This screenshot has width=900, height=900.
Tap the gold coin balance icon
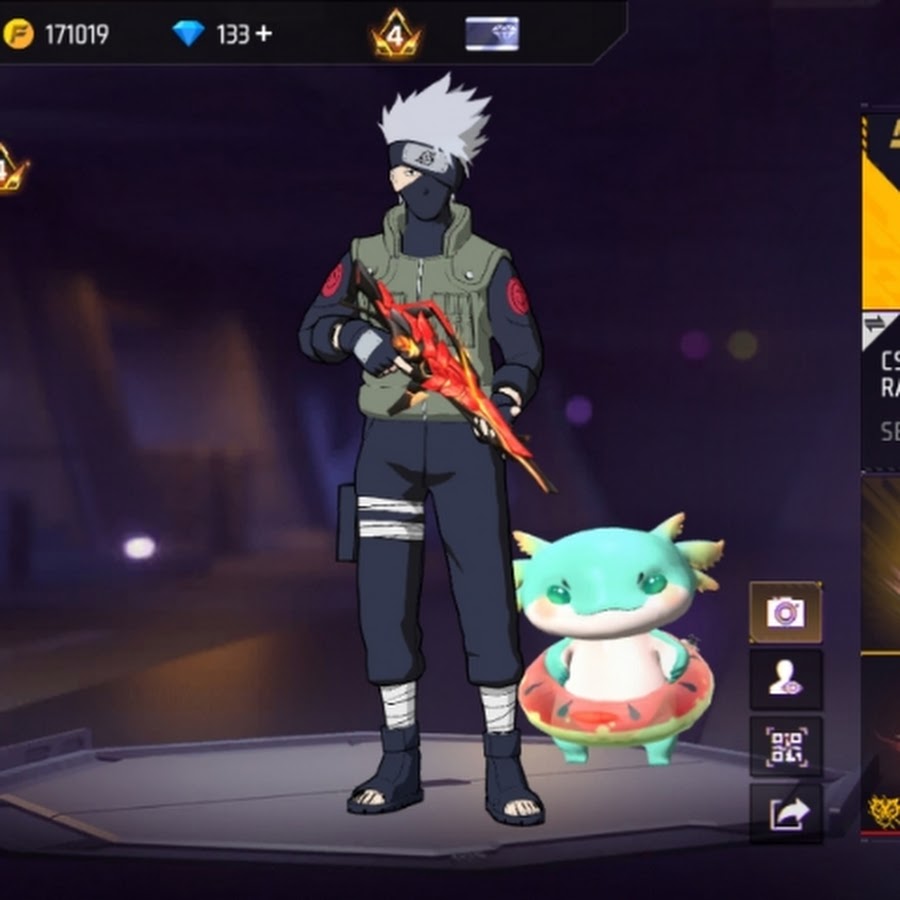[18, 34]
